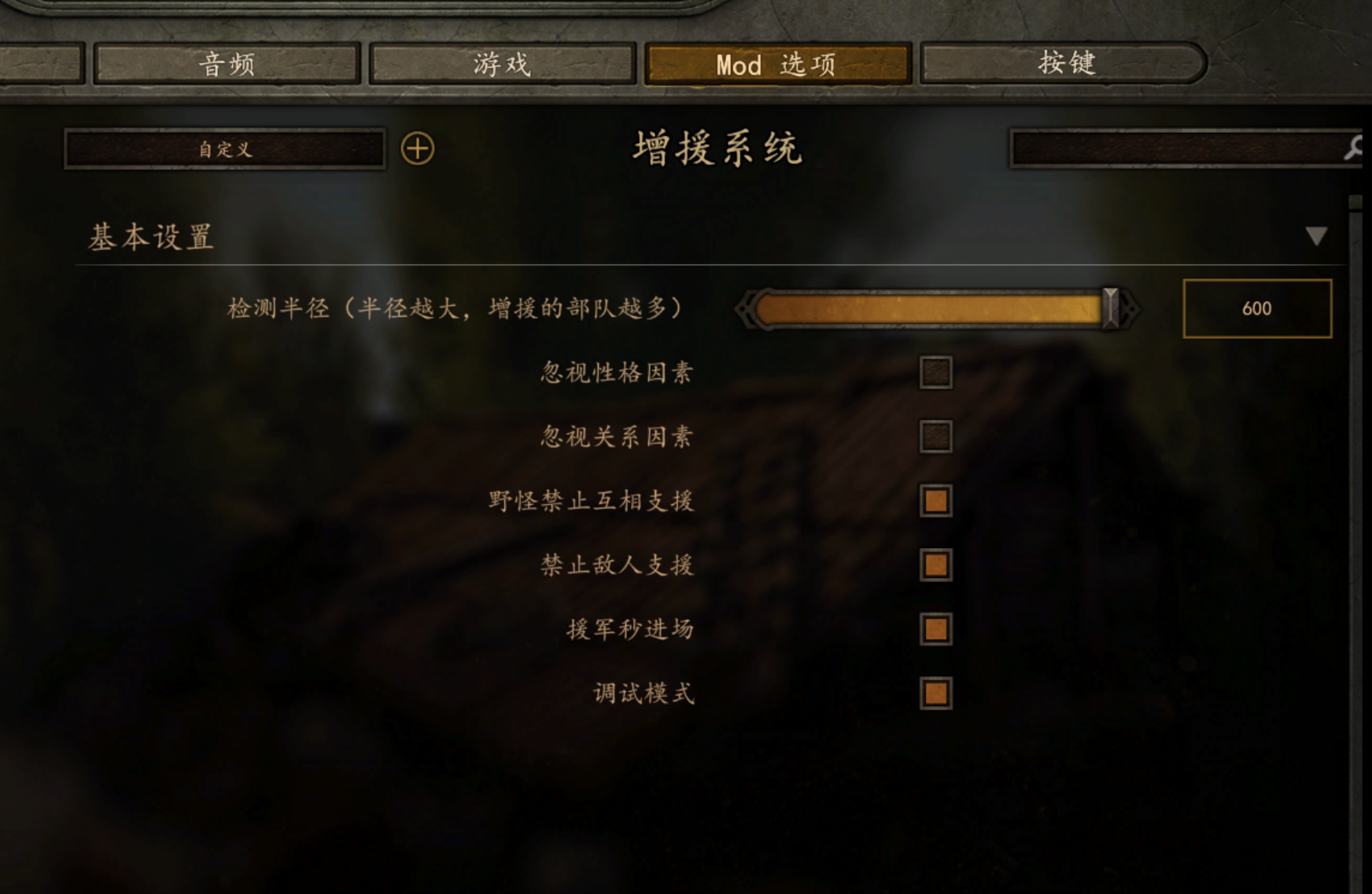Switch to the 音频 tab

[227, 63]
